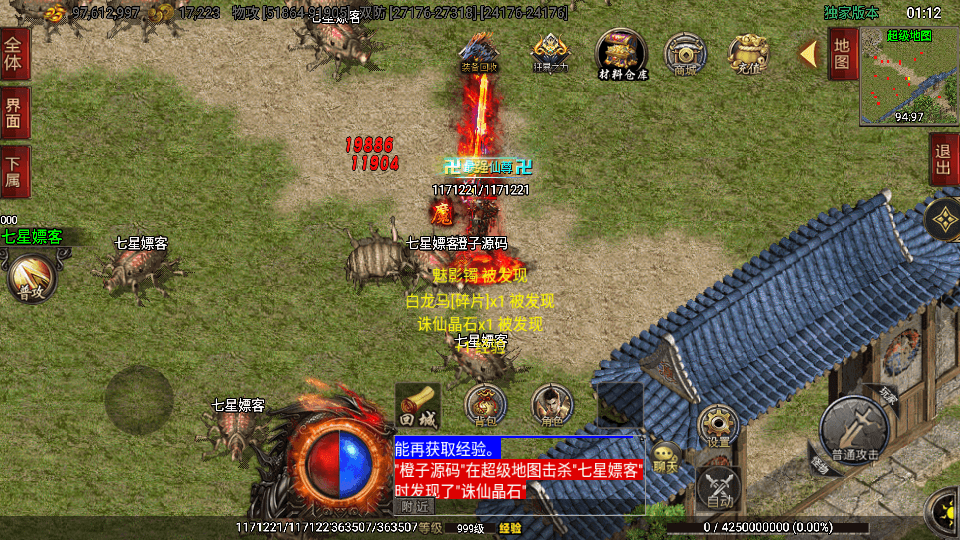Use the 回城 return-to-town scroll
960x540 pixels.
click(x=417, y=404)
